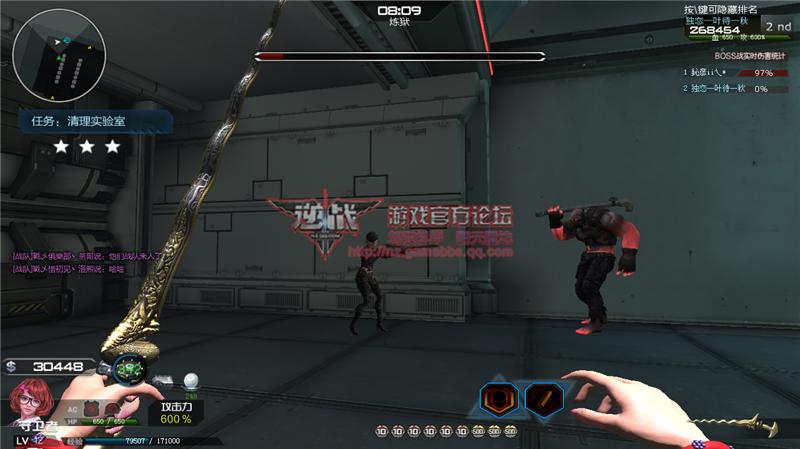Select the red helmet skill icon
The height and width of the screenshot is (449, 800).
tap(499, 399)
